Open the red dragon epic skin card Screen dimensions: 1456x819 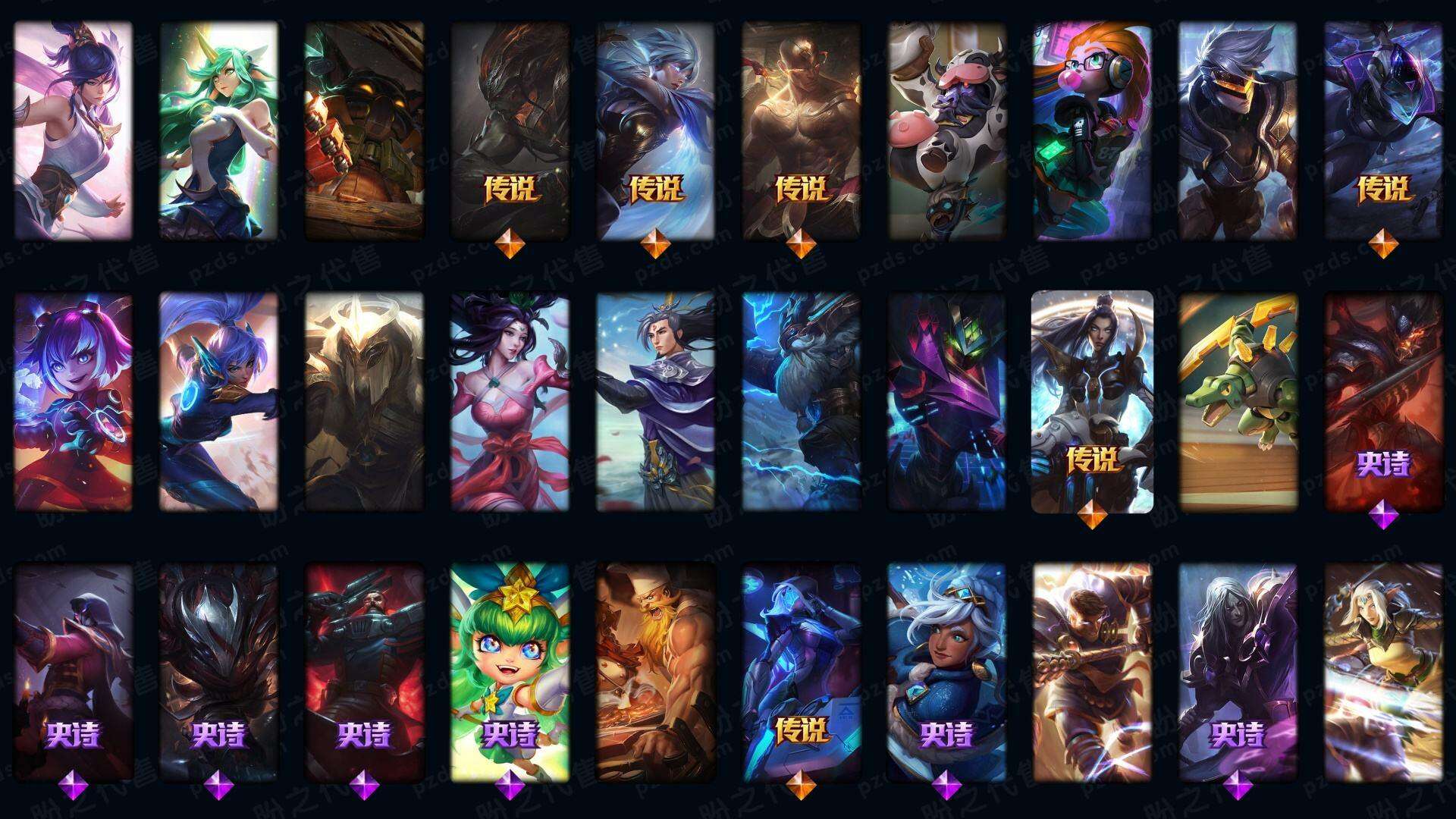[1383, 402]
